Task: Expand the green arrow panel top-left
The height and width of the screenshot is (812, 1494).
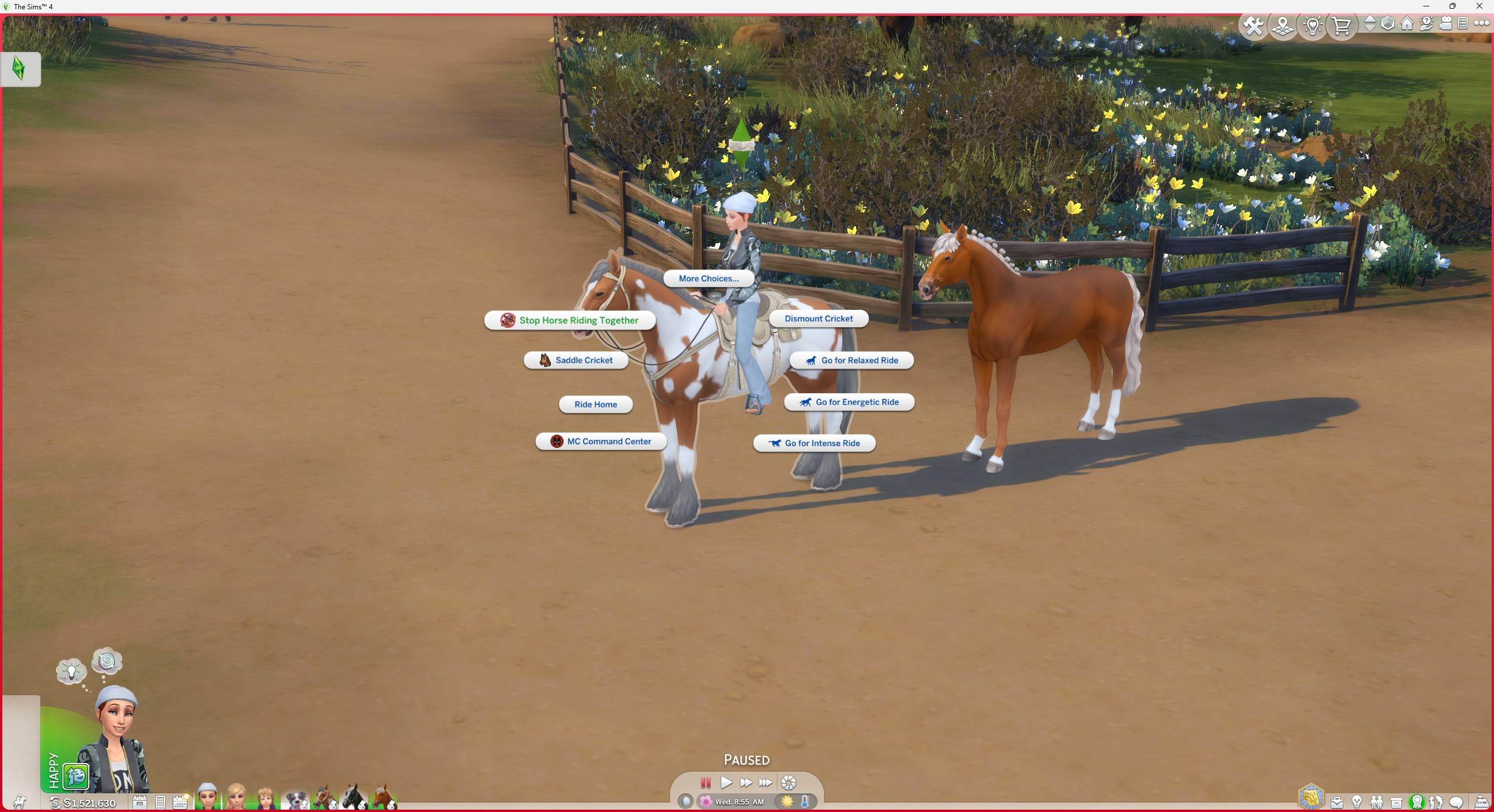Action: coord(19,68)
